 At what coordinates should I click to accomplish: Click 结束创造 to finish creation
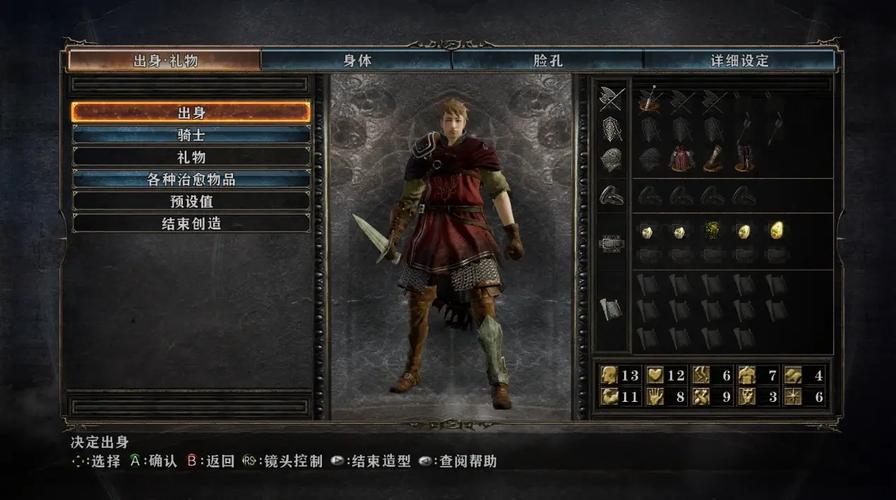tap(191, 223)
